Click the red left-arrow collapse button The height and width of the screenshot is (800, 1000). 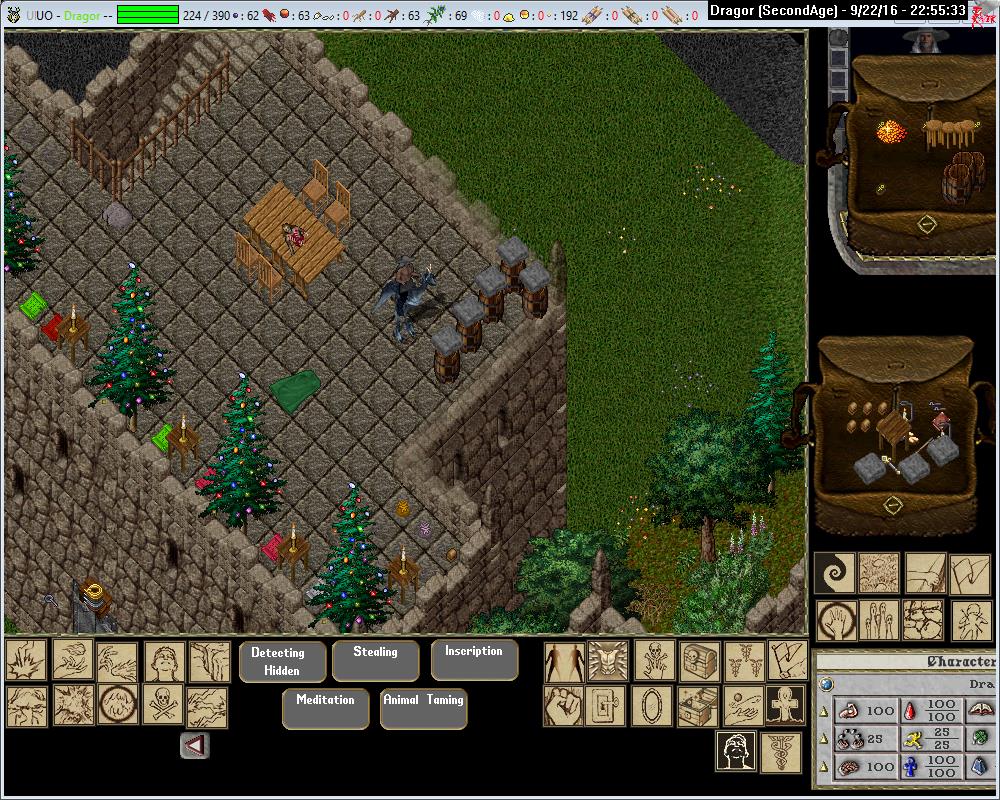tap(195, 745)
